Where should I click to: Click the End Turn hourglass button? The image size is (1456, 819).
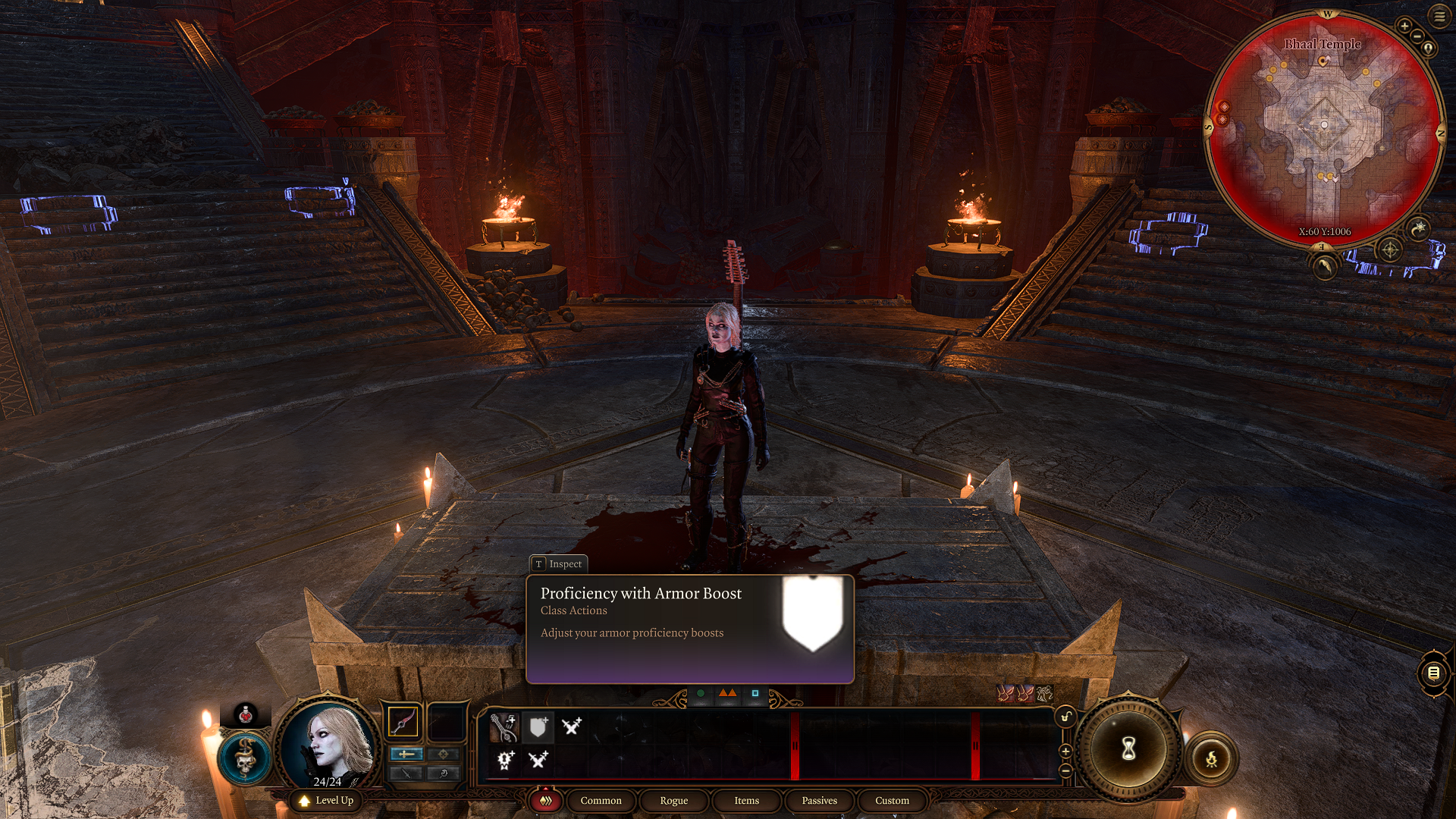click(1128, 749)
